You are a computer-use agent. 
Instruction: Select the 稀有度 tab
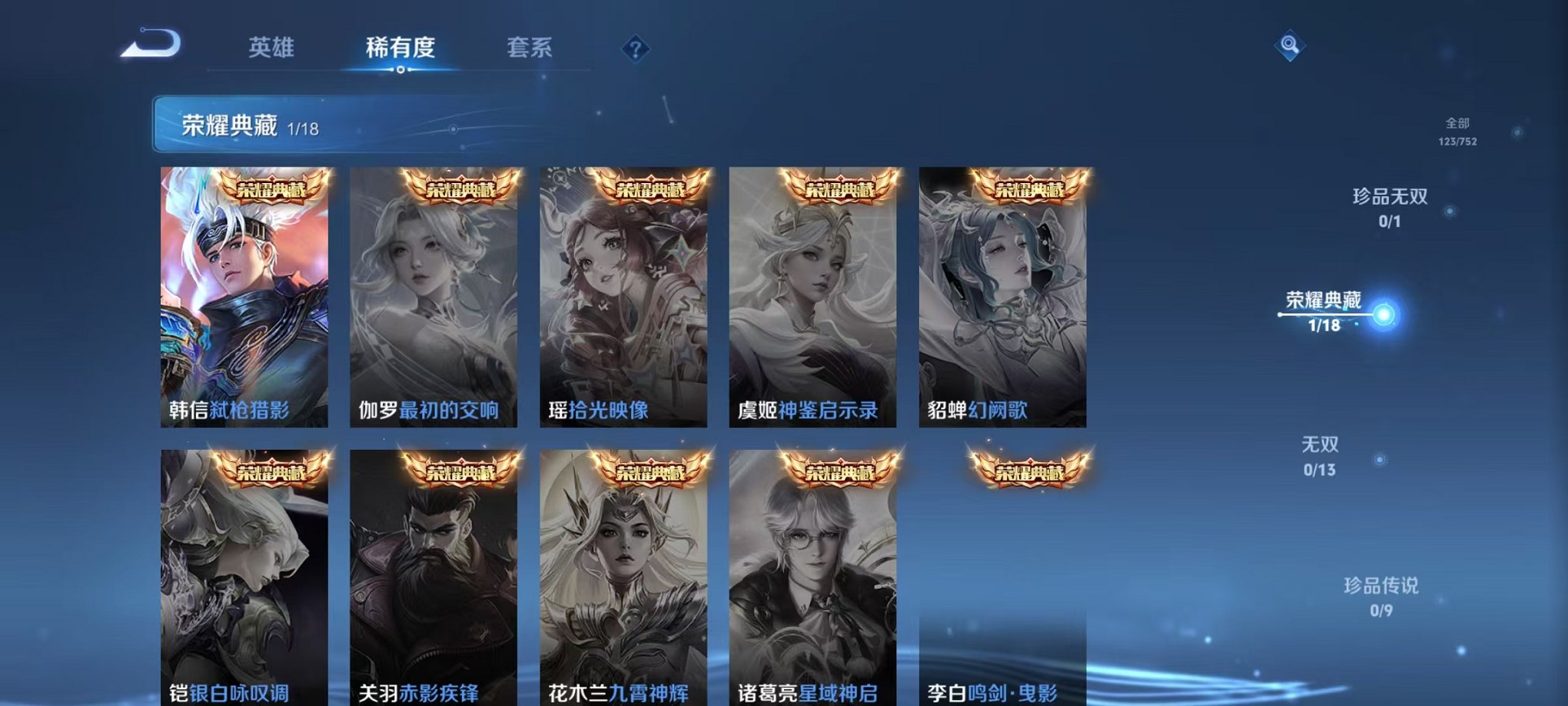click(x=400, y=48)
